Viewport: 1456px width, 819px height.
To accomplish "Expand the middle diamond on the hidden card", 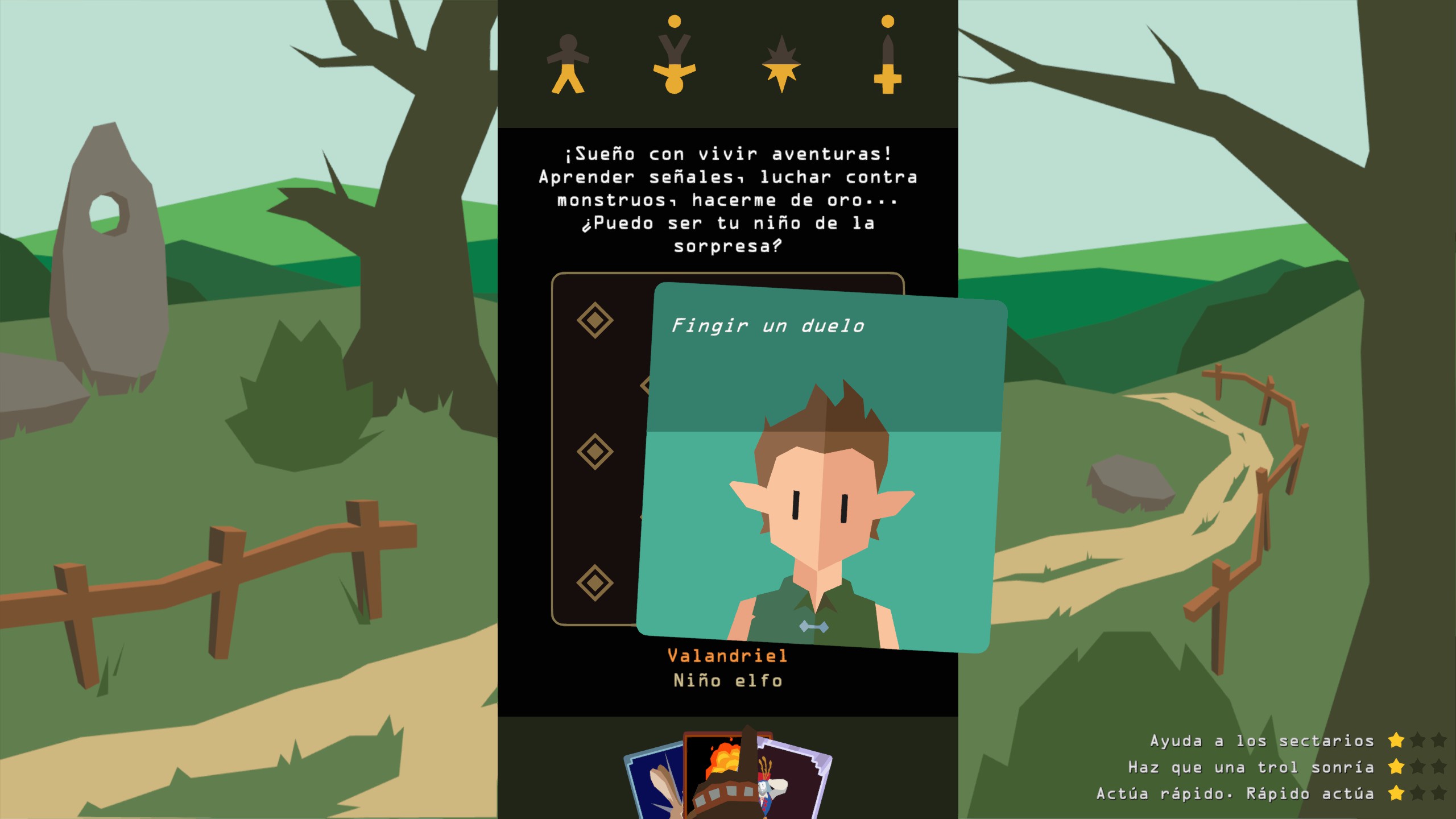I will 594,449.
